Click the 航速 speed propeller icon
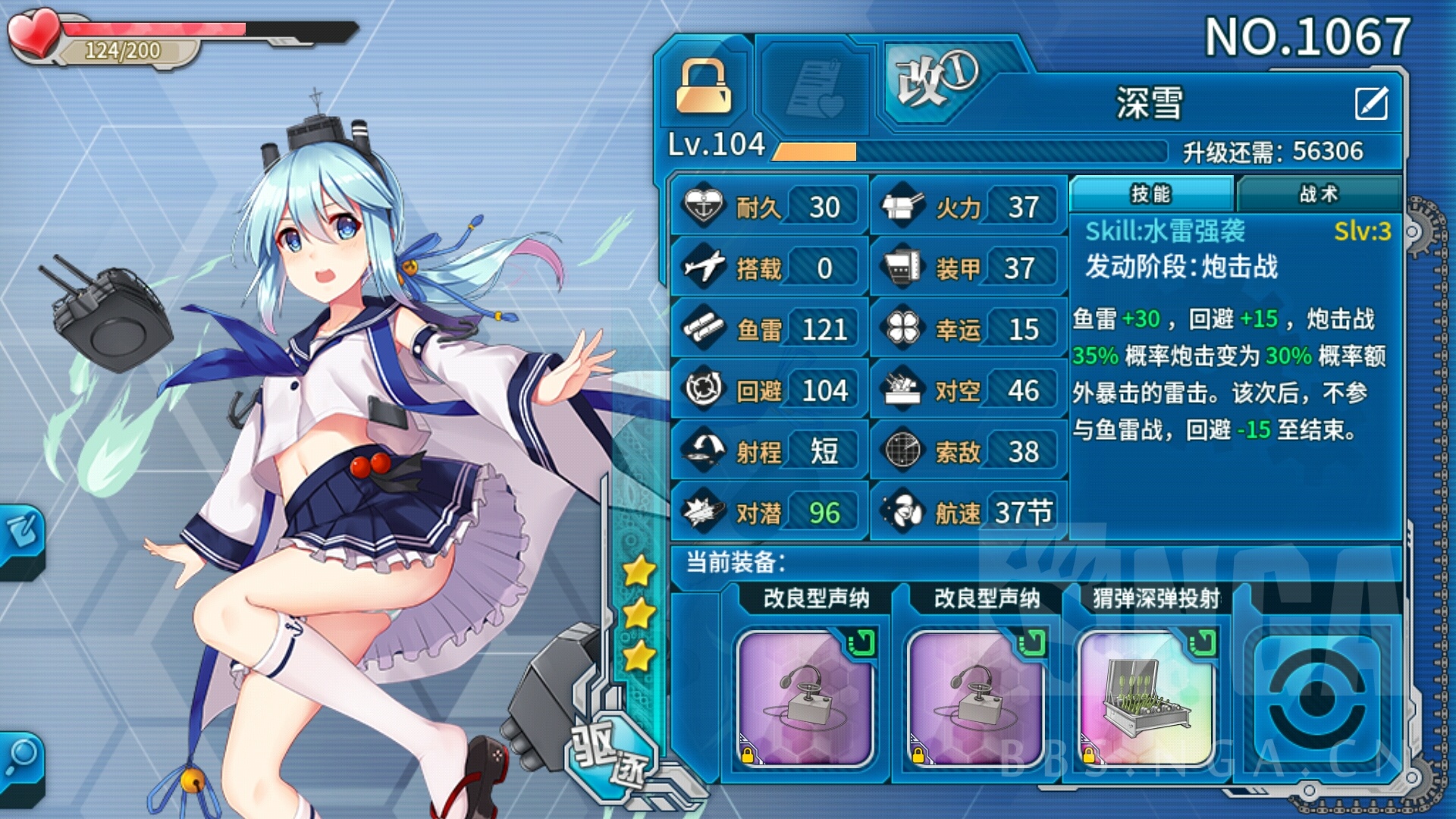 tap(904, 510)
